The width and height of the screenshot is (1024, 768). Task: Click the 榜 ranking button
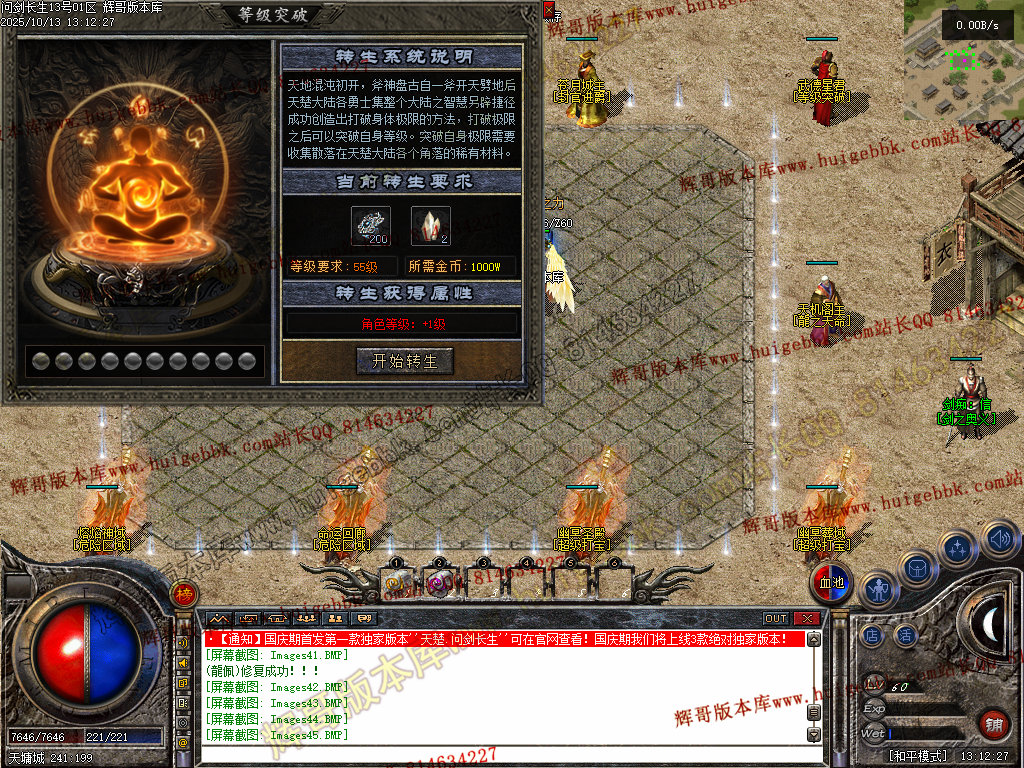coord(183,594)
